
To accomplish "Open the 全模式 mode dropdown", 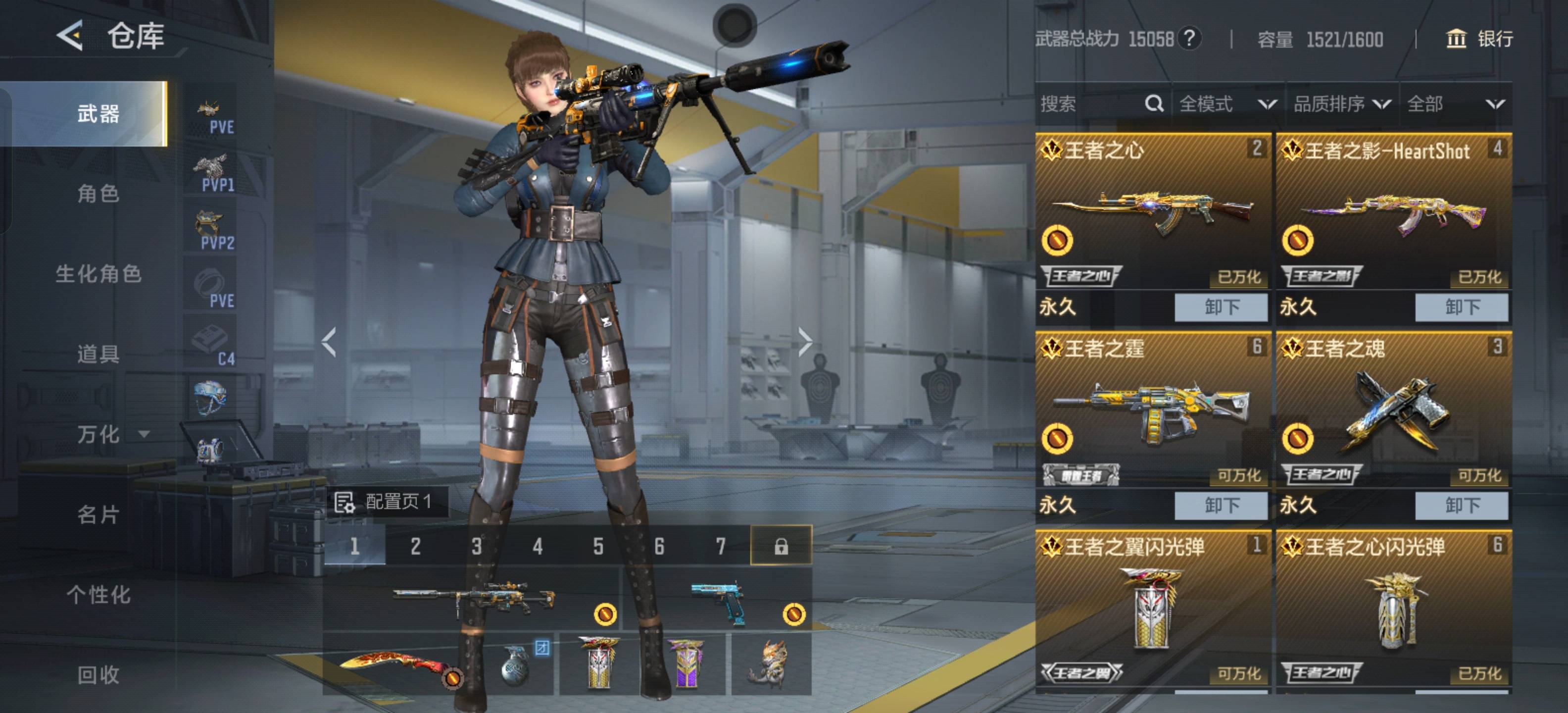I will coord(1226,104).
